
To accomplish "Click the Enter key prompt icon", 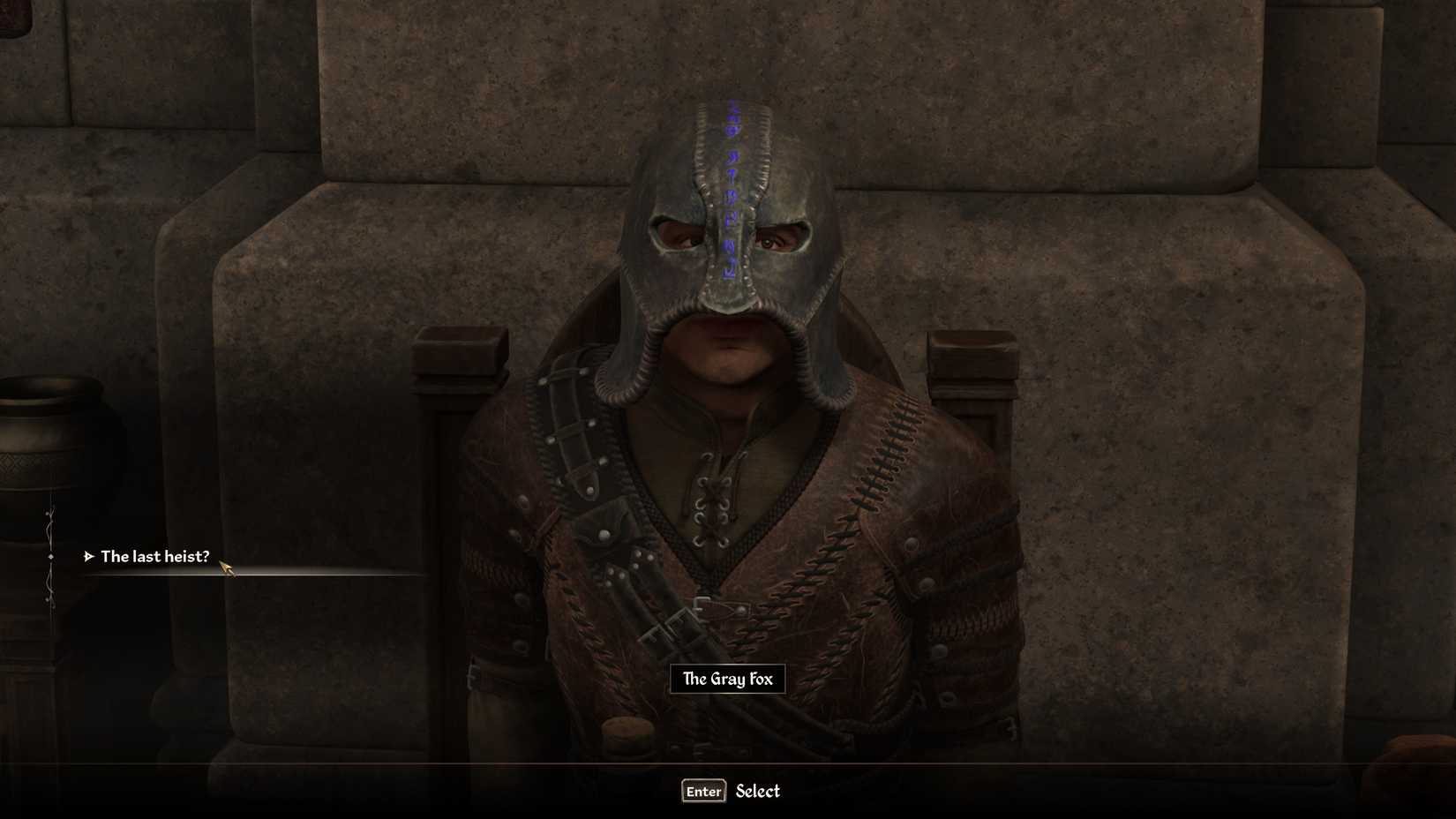I will [702, 791].
